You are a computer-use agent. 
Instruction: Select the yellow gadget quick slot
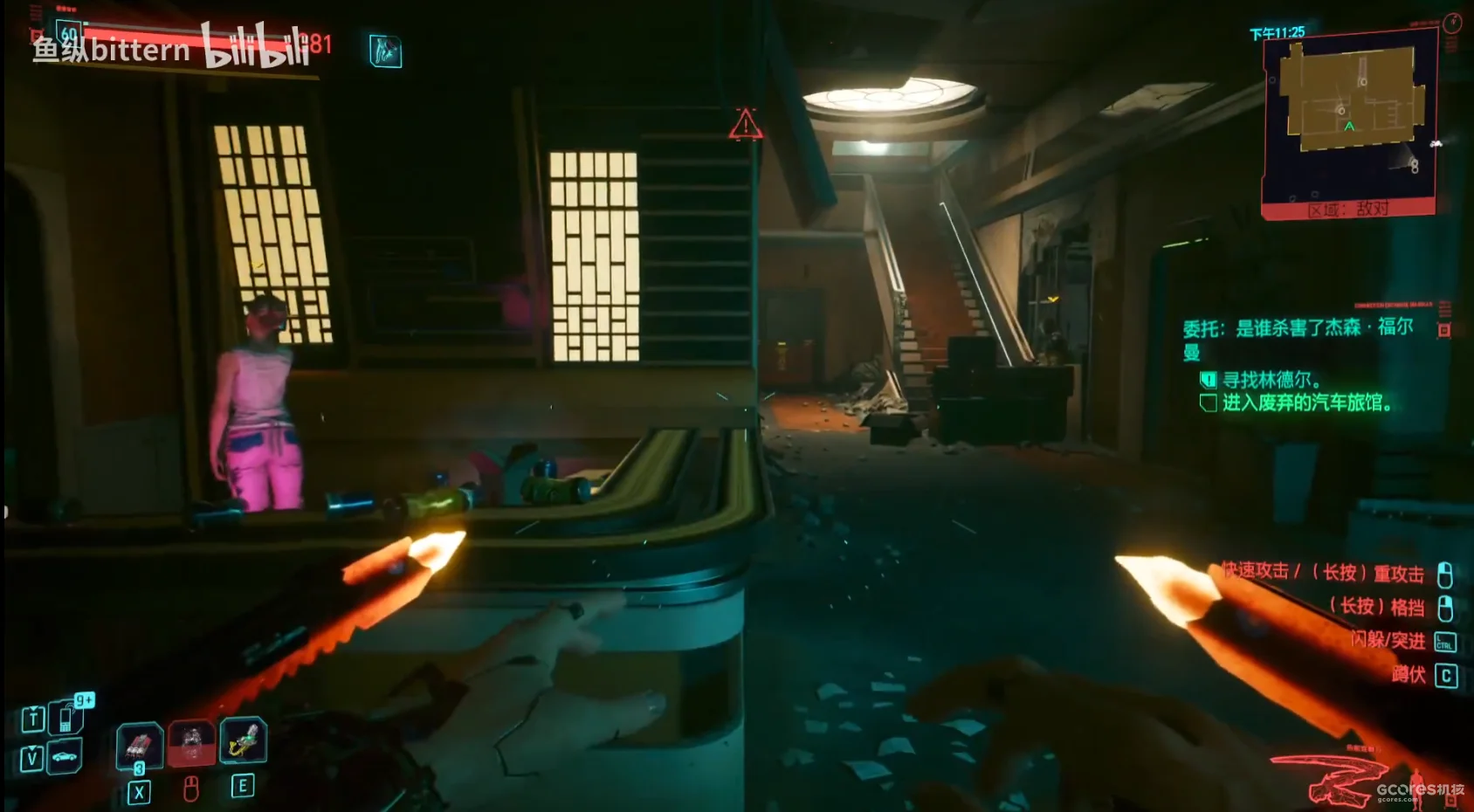click(243, 740)
